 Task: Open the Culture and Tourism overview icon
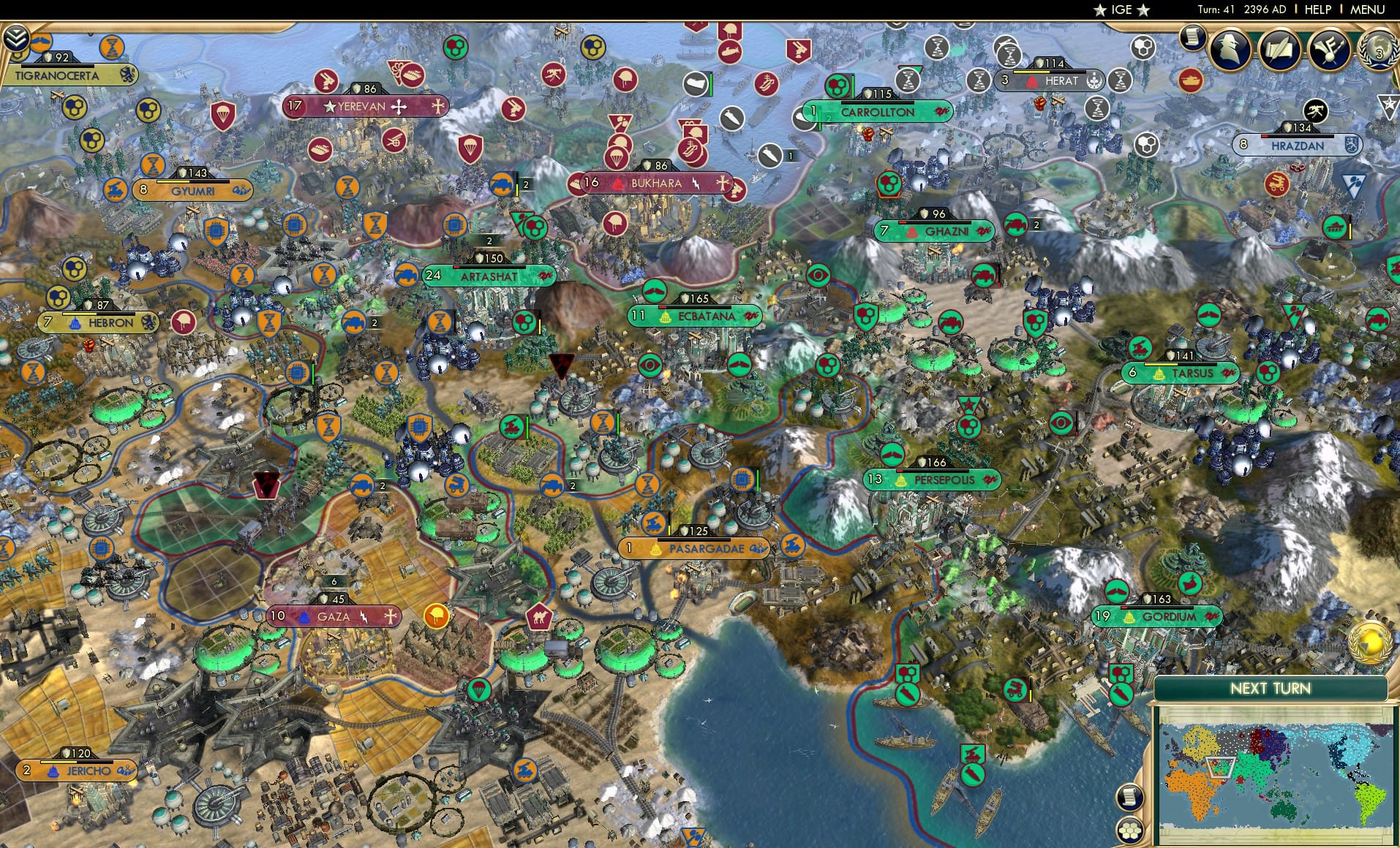click(1327, 49)
